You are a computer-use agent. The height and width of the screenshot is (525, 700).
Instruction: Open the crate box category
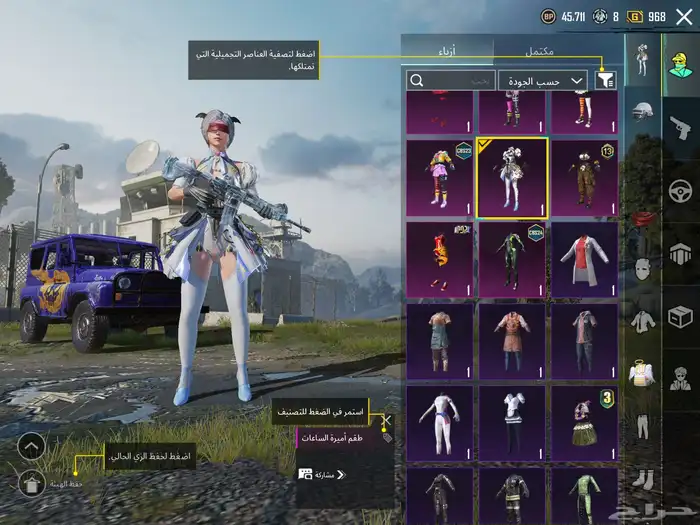(680, 317)
